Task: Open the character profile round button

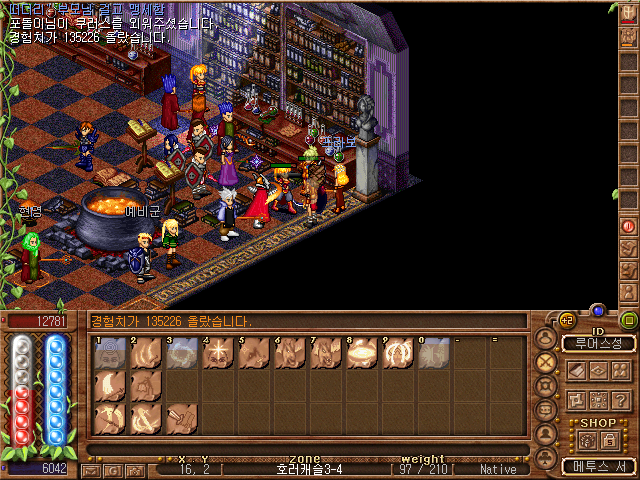Action: pos(546,338)
